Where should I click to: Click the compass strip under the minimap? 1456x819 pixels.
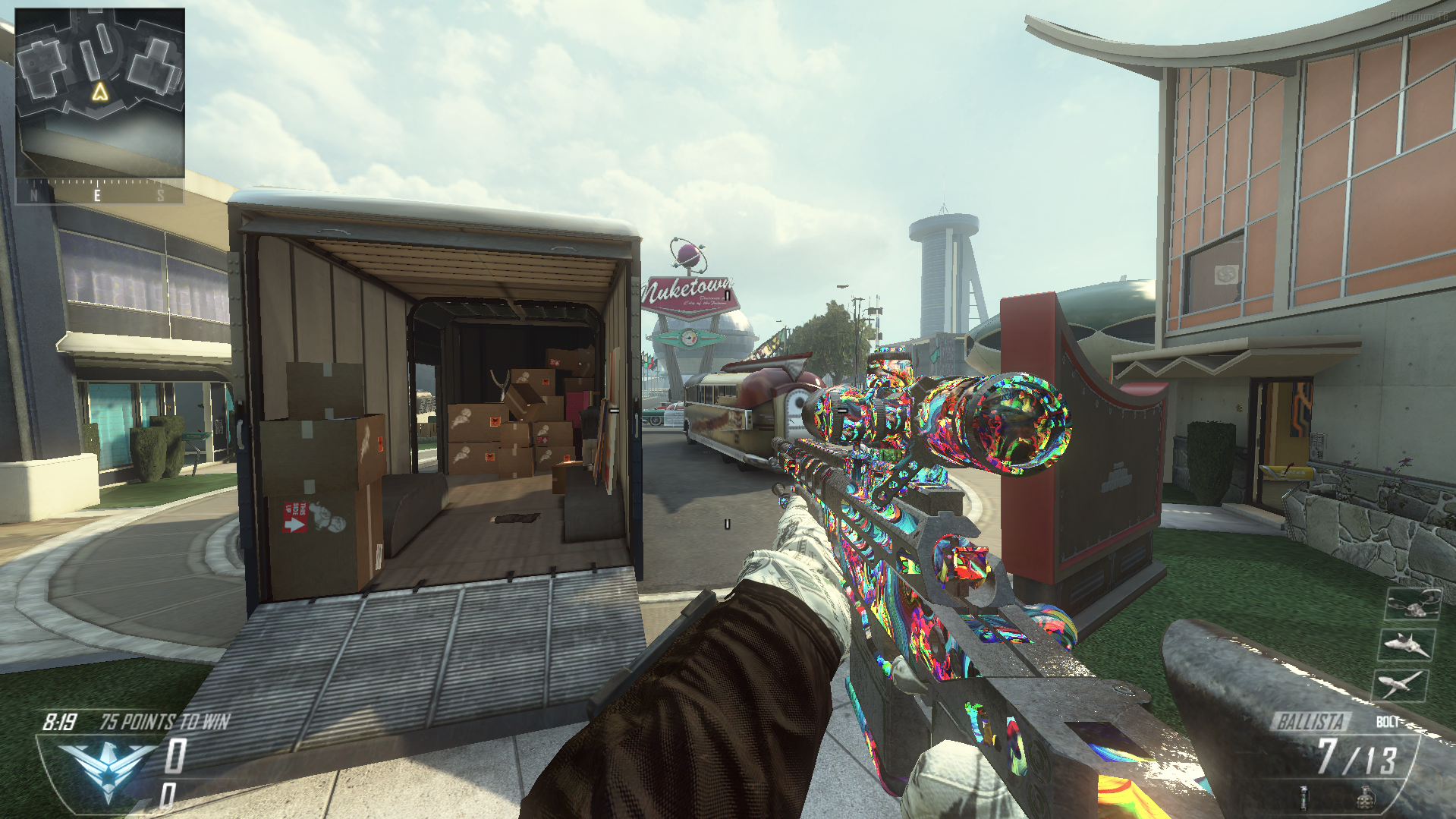click(x=99, y=193)
